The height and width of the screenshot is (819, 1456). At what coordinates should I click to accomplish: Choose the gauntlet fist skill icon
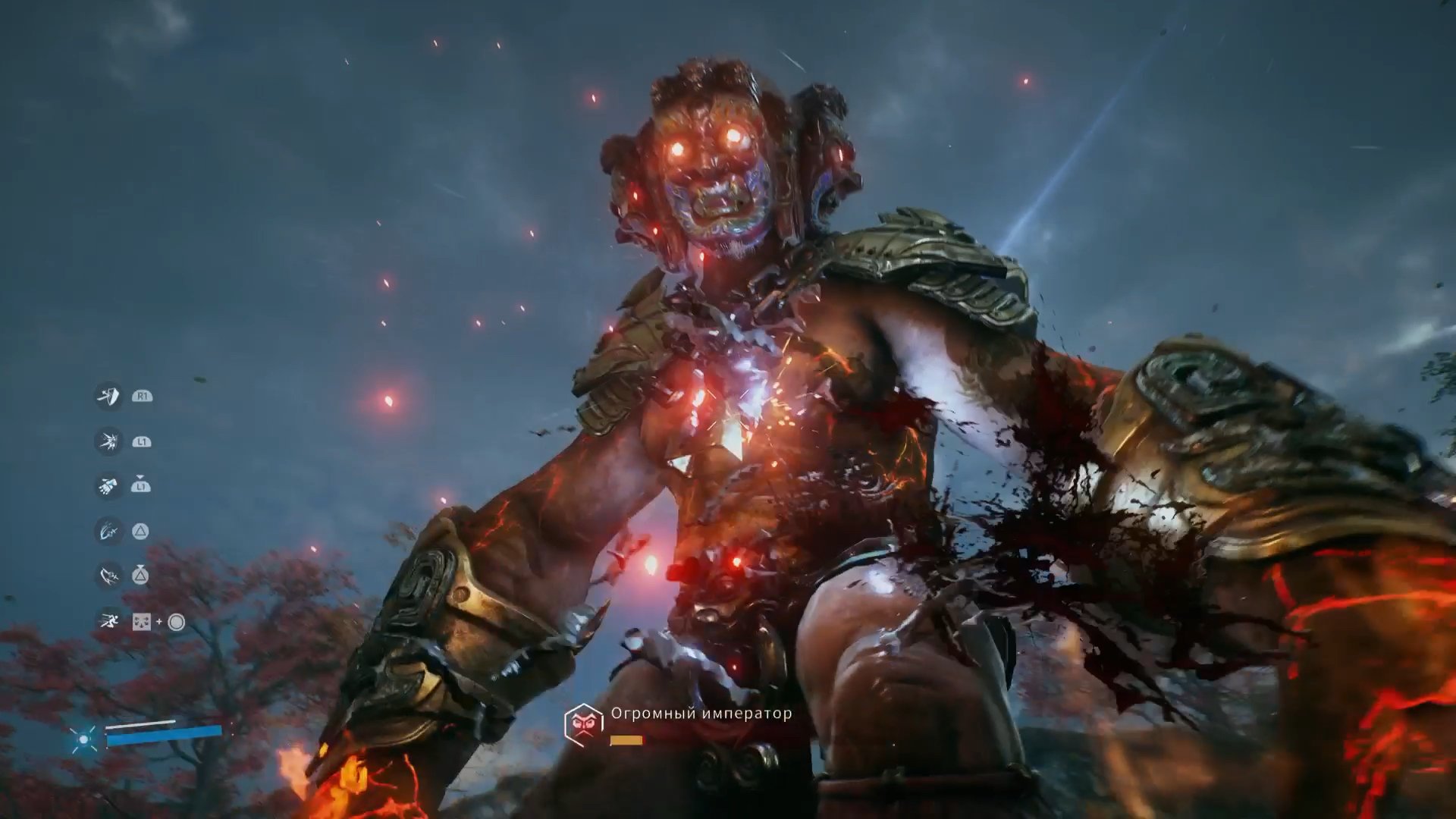pos(108,485)
